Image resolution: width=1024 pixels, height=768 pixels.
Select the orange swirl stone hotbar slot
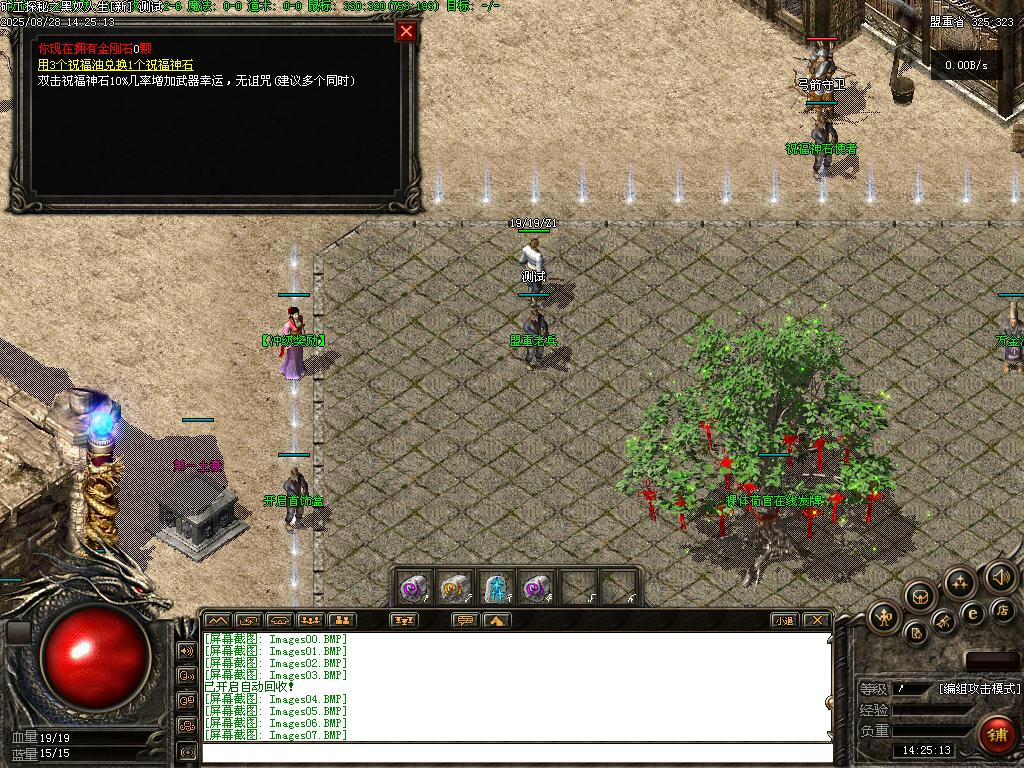point(455,587)
